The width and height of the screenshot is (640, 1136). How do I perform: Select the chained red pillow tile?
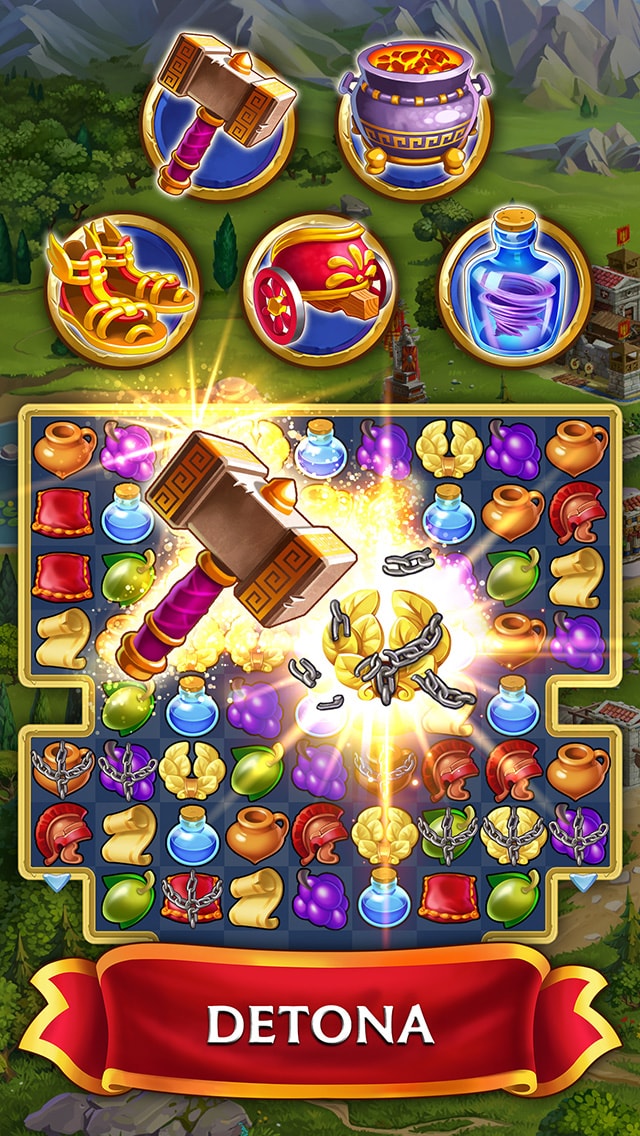point(191,894)
